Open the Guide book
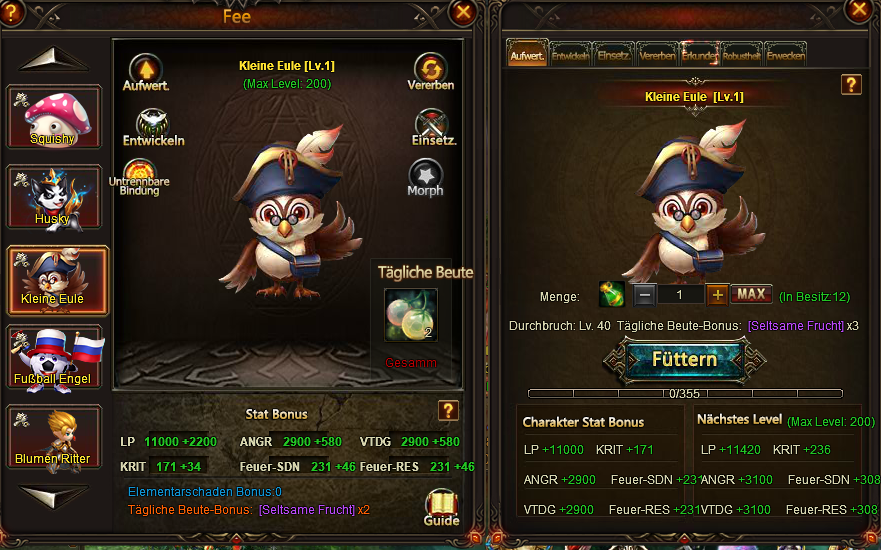The image size is (881, 550). pyautogui.click(x=441, y=505)
